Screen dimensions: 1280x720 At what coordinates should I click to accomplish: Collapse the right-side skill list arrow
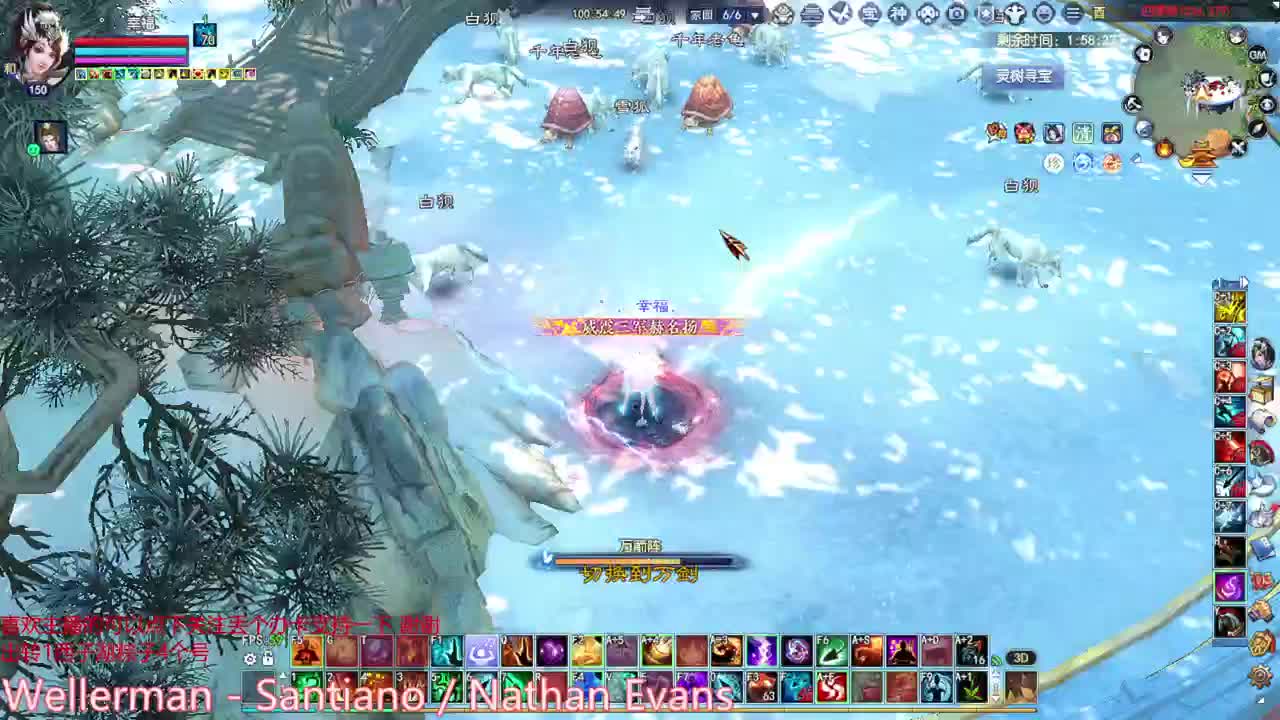pos(1244,282)
